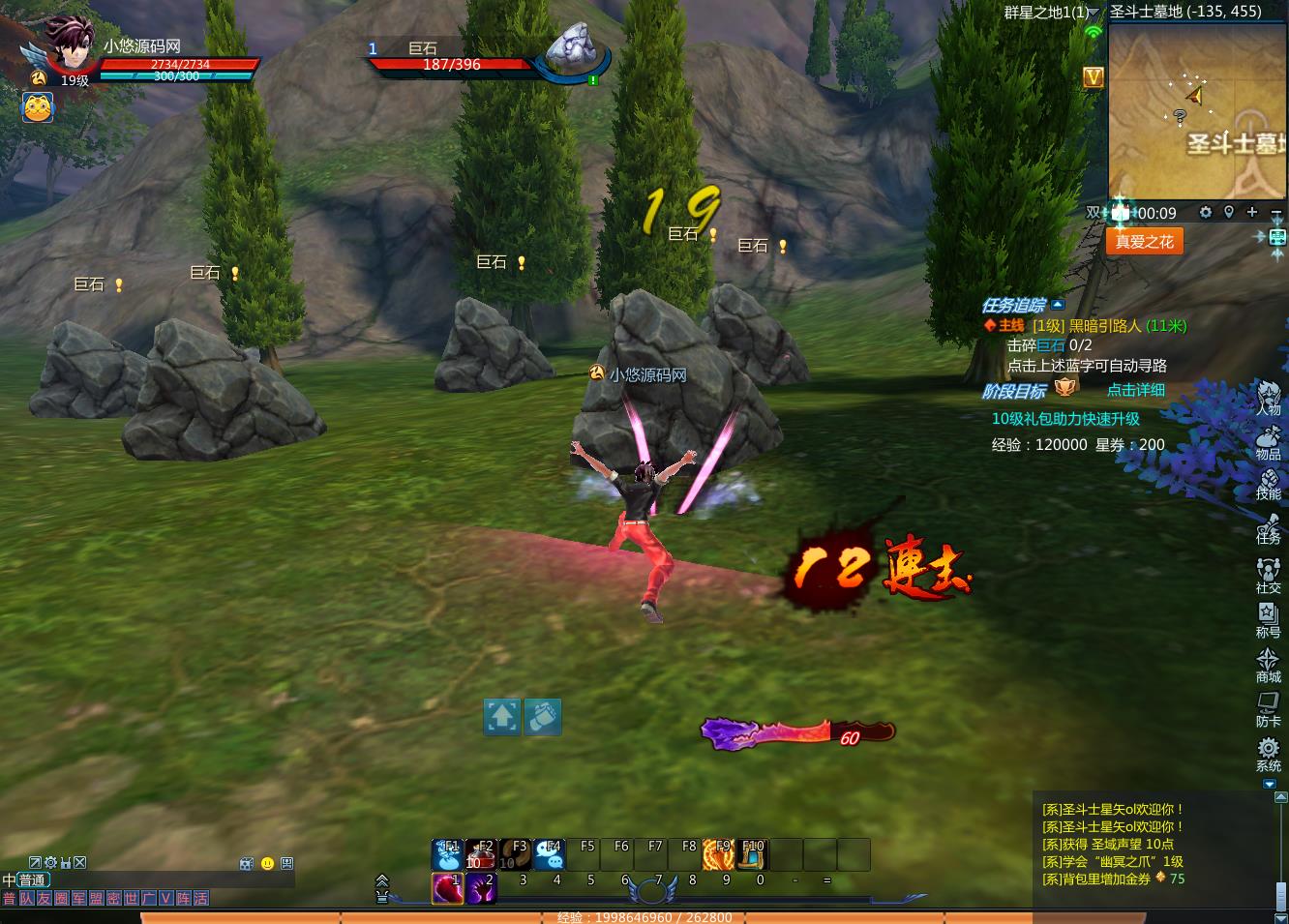The width and height of the screenshot is (1289, 924).
Task: Open the 系统 system settings
Action: click(x=1268, y=753)
